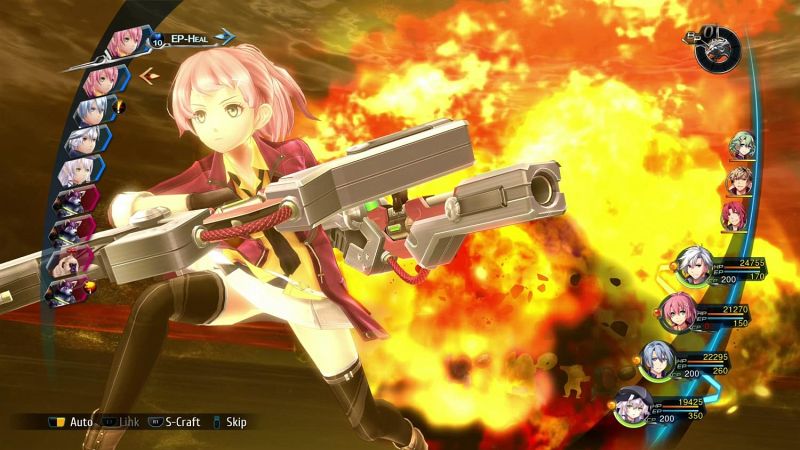Select the party portrait with 24755 HP
The image size is (800, 450).
(x=692, y=266)
